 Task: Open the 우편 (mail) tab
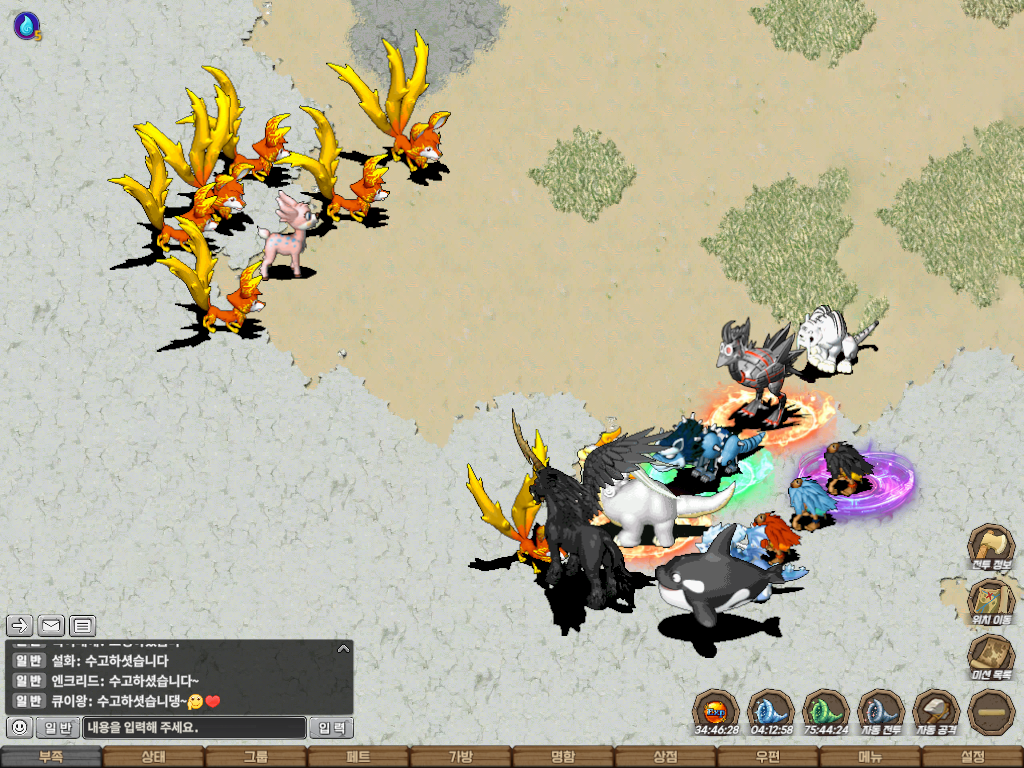click(x=767, y=757)
